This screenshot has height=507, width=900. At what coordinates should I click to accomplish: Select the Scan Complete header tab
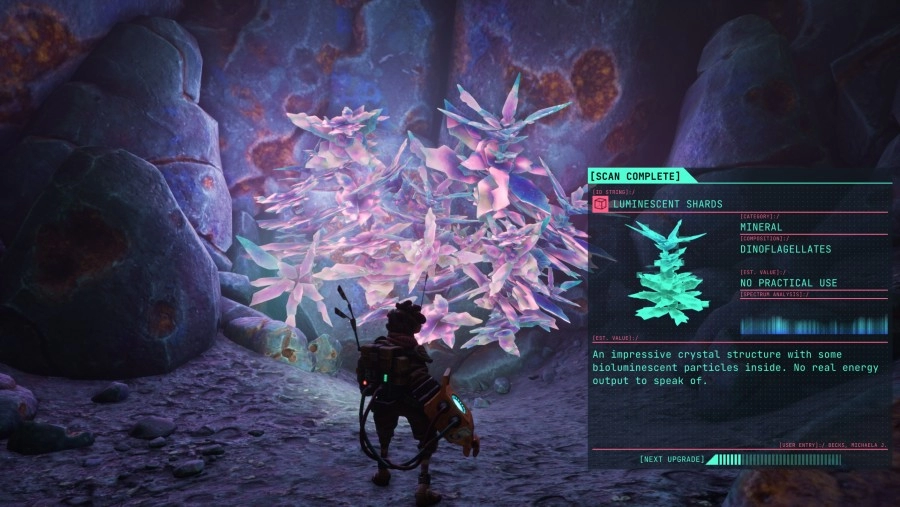[635, 177]
